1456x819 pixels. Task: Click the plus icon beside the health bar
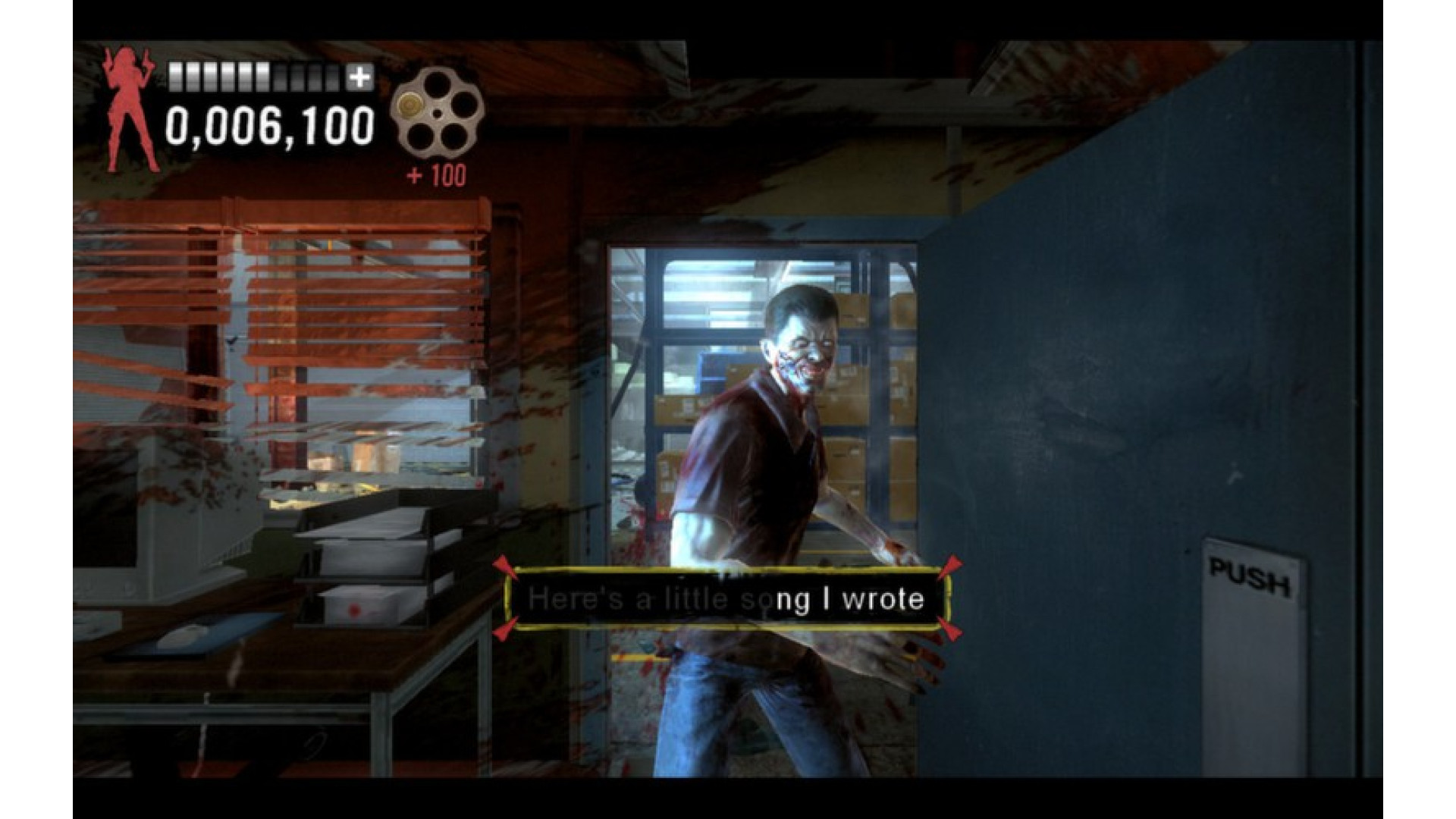tap(359, 77)
